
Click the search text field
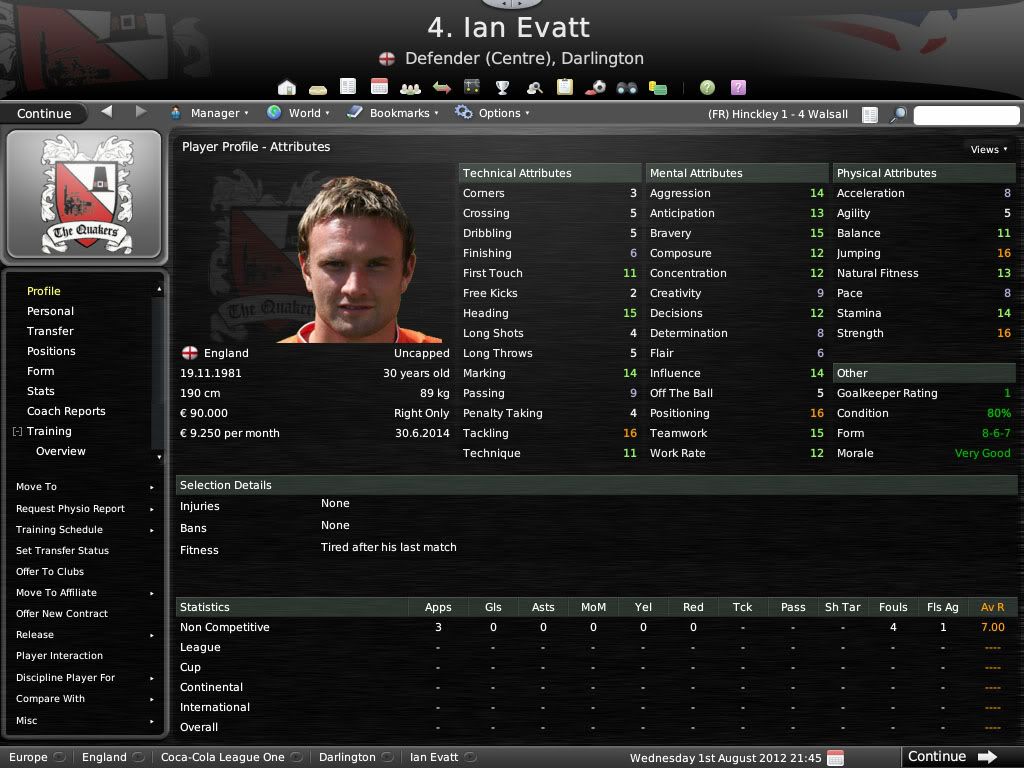click(x=964, y=114)
